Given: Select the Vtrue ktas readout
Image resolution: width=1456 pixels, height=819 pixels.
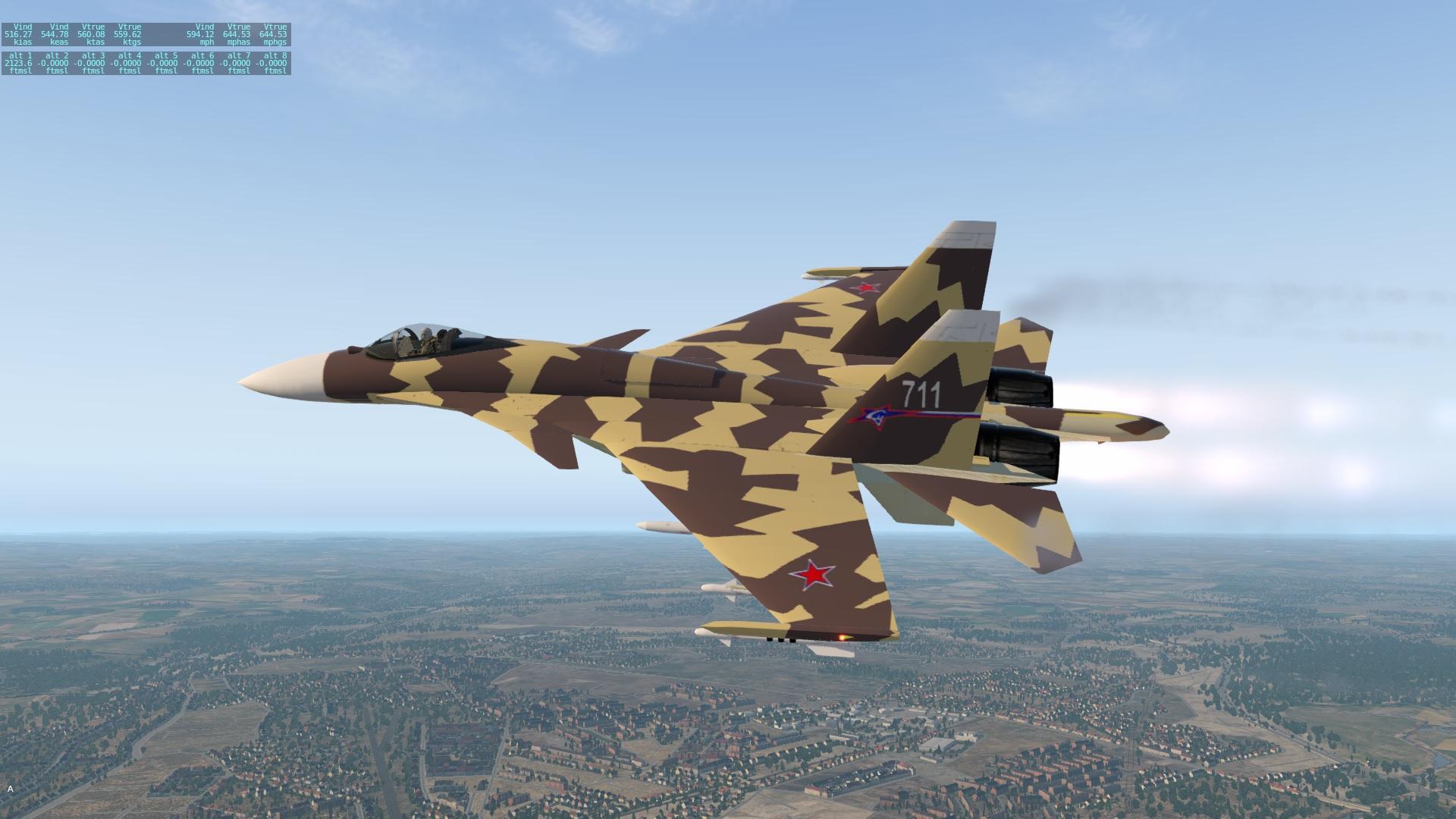Looking at the screenshot, I should [x=92, y=35].
